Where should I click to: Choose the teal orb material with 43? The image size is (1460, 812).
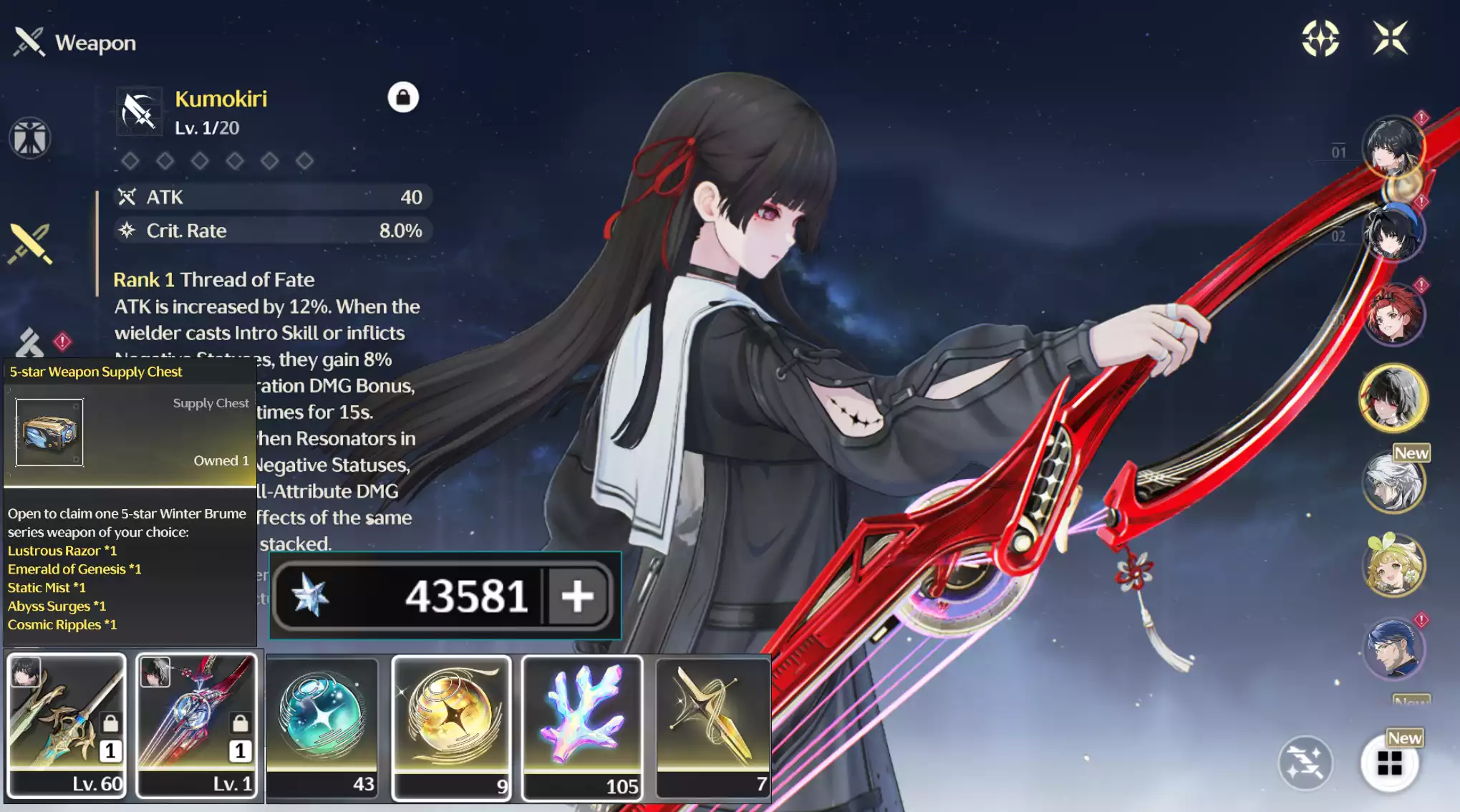pos(322,725)
